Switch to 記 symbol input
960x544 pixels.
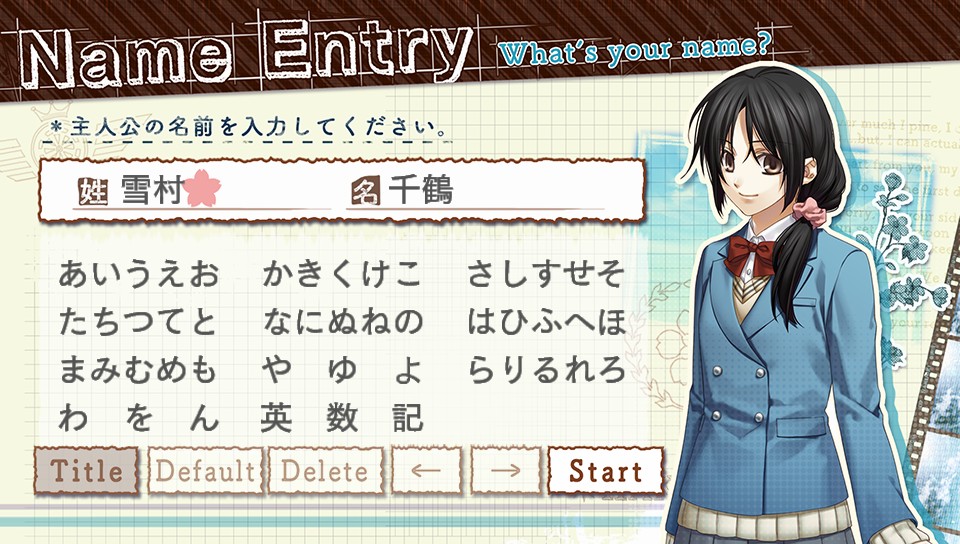pos(408,418)
